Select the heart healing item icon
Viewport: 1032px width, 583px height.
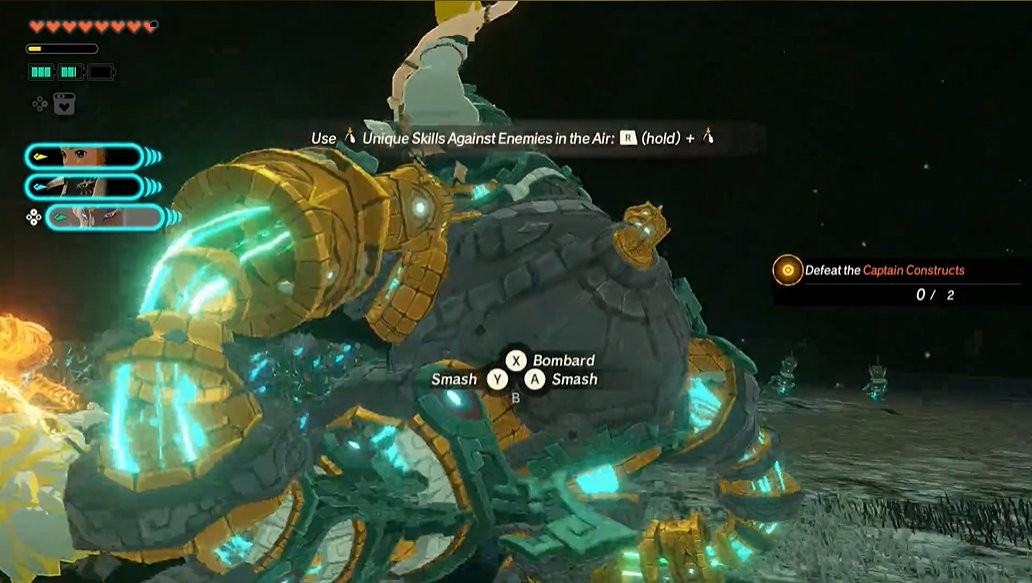[64, 103]
